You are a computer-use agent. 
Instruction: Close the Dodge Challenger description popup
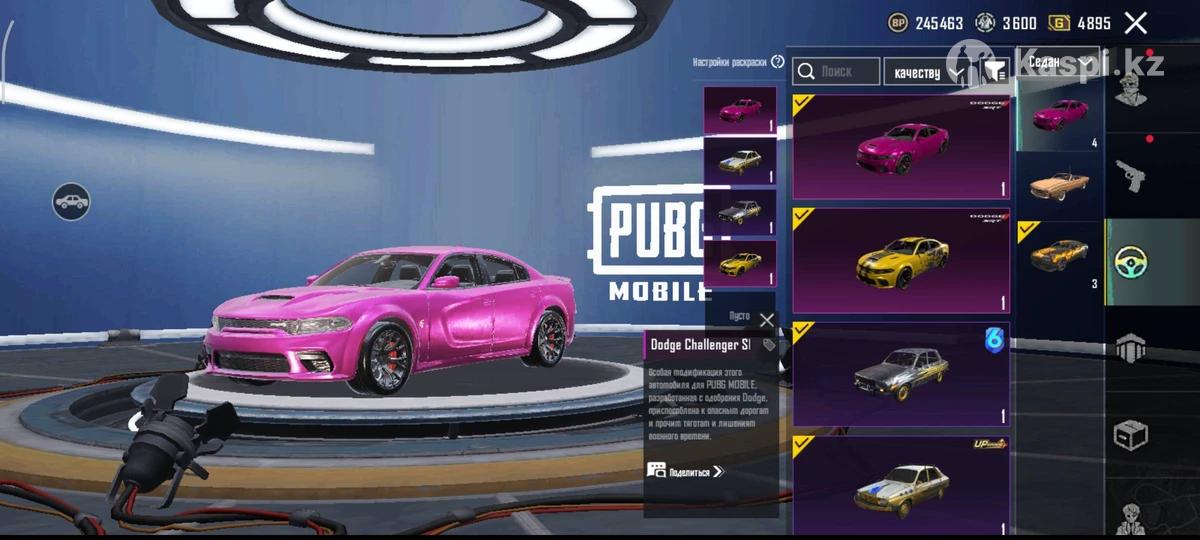point(766,320)
